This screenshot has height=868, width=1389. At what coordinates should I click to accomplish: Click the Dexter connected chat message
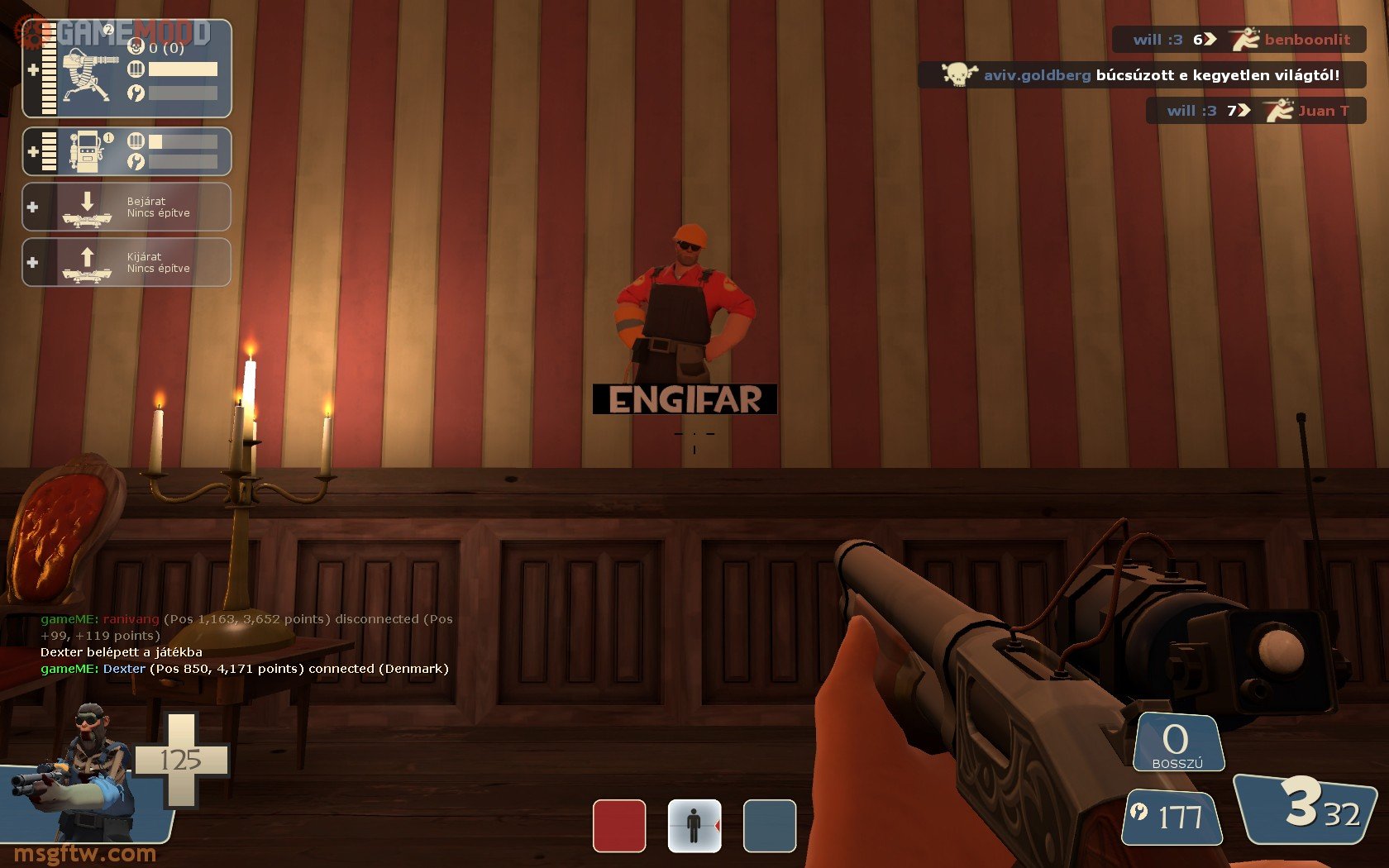[245, 669]
